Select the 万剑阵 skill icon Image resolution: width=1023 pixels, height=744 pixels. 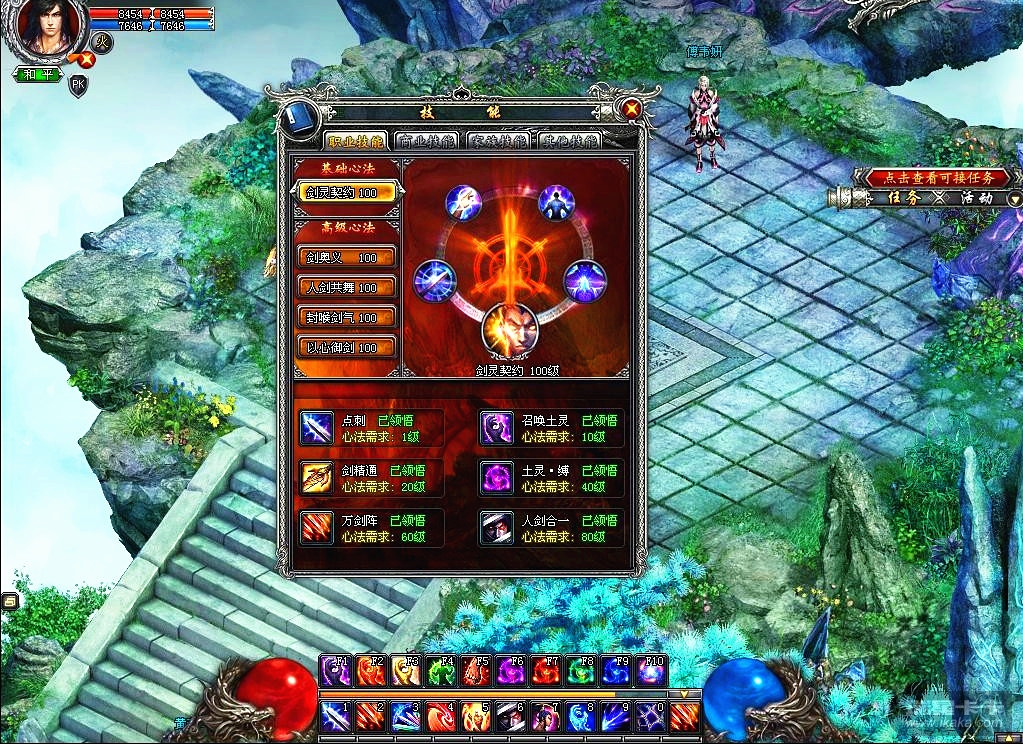[317, 528]
